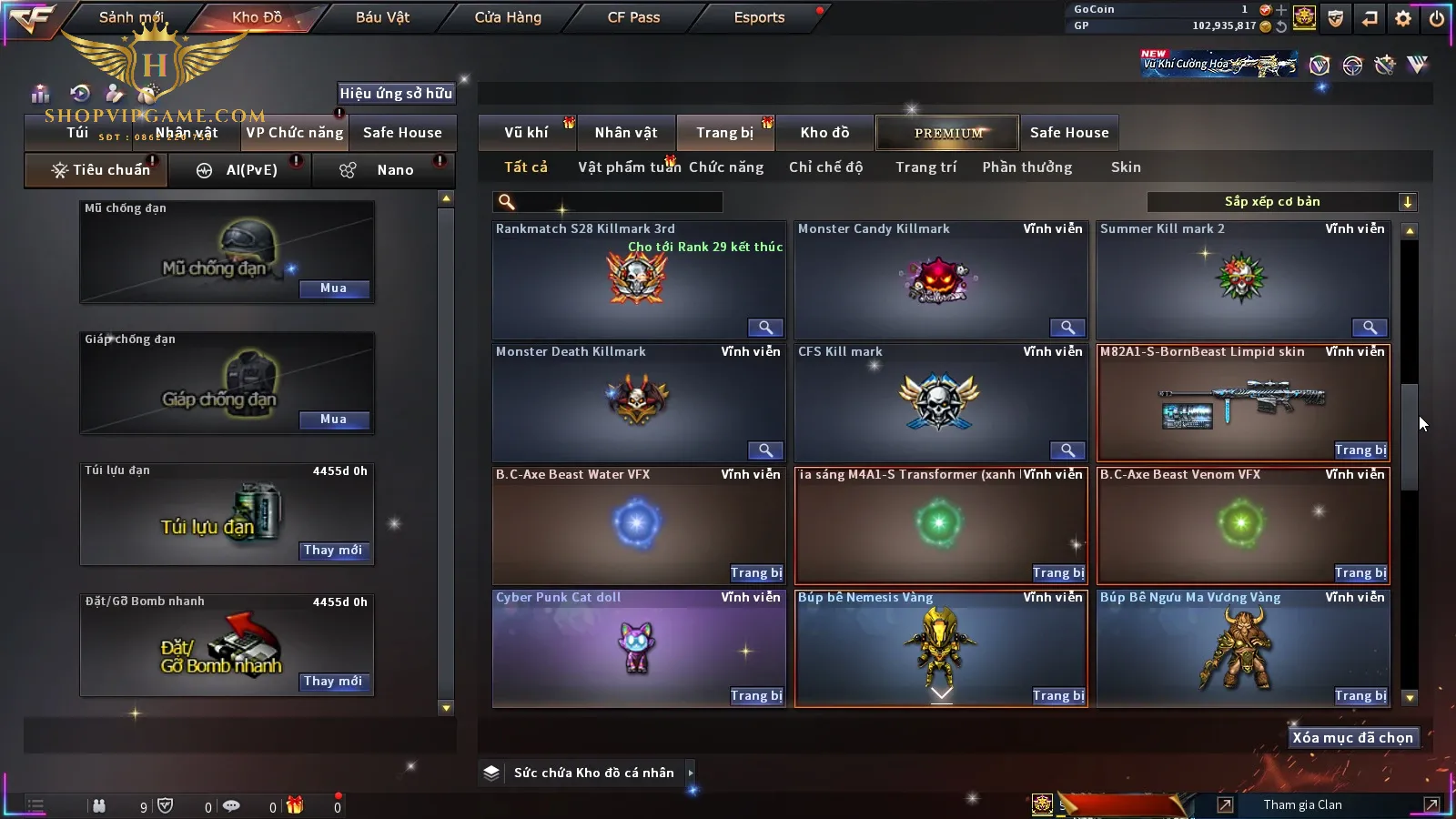The height and width of the screenshot is (819, 1456).
Task: Click Xóa mục đã chọn button
Action: 1352,738
